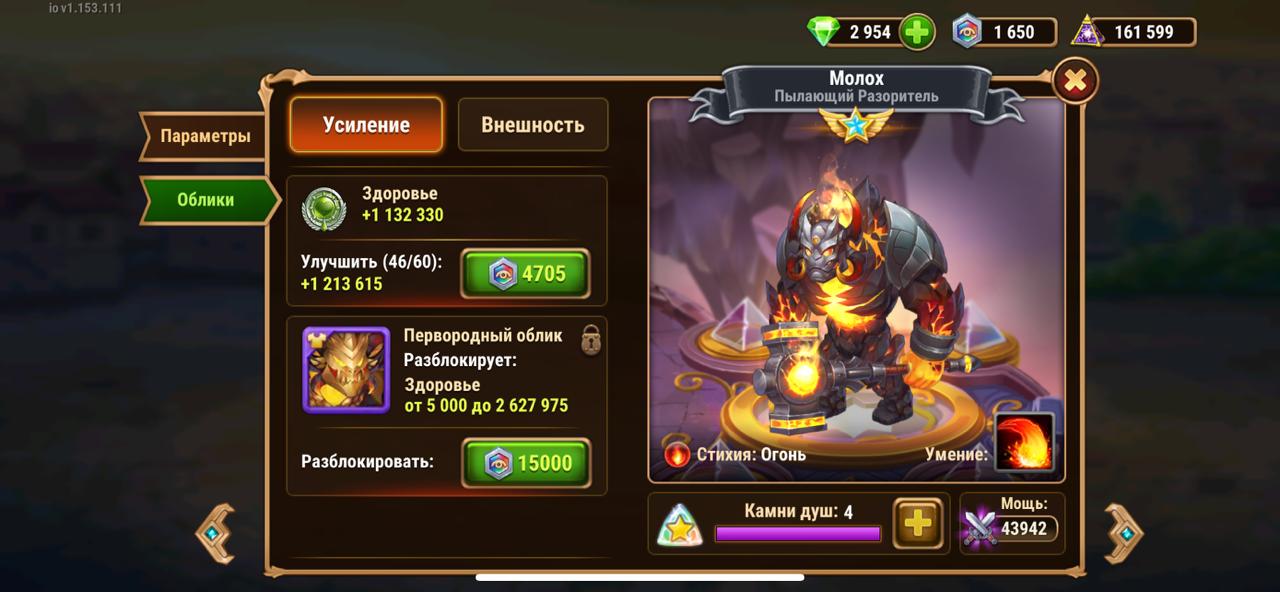Viewport: 1280px width, 592px height.
Task: Tap the purple pyramid currency counter
Action: 1133,32
